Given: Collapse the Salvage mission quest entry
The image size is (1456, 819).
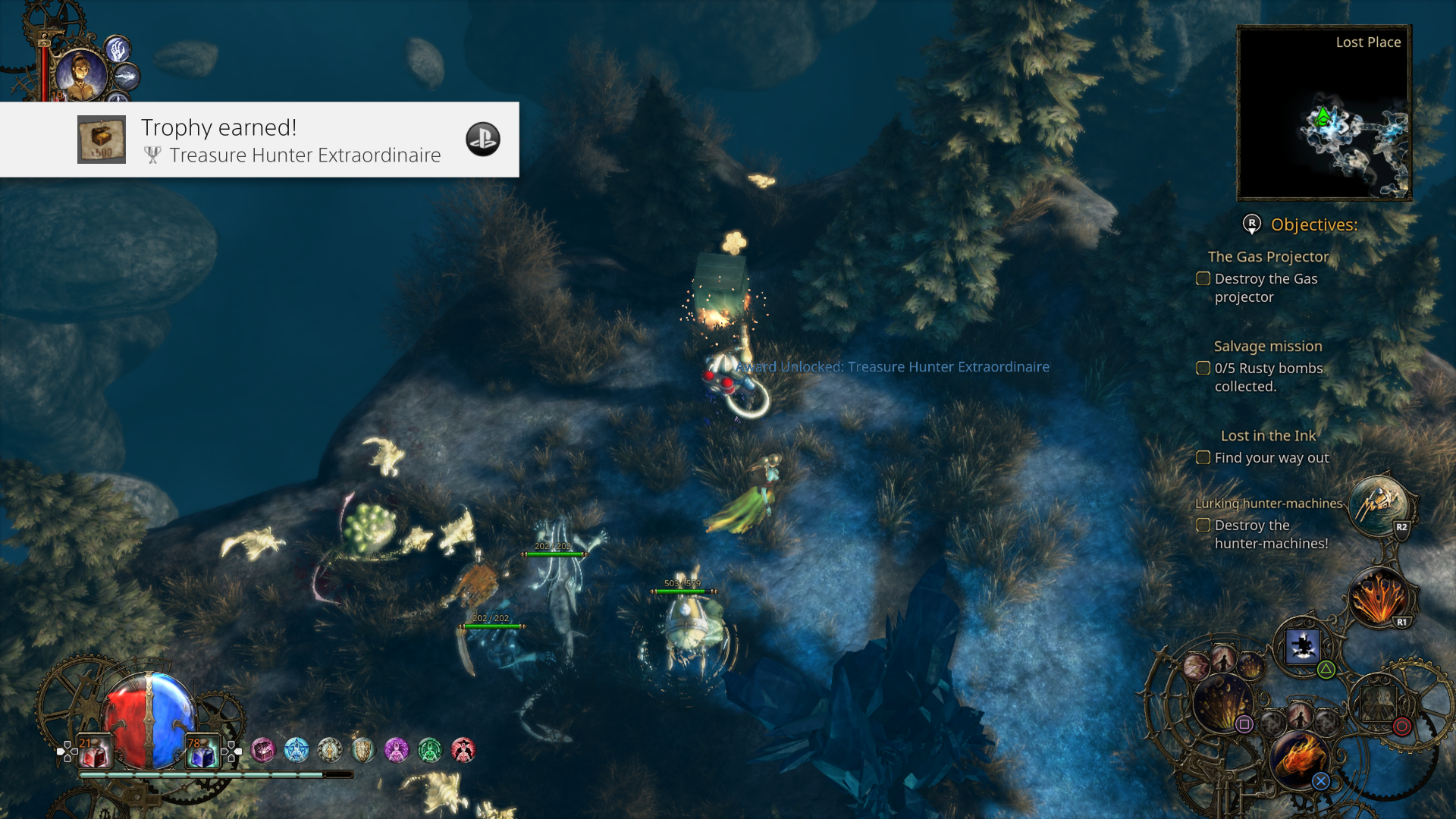Looking at the screenshot, I should (x=1267, y=346).
